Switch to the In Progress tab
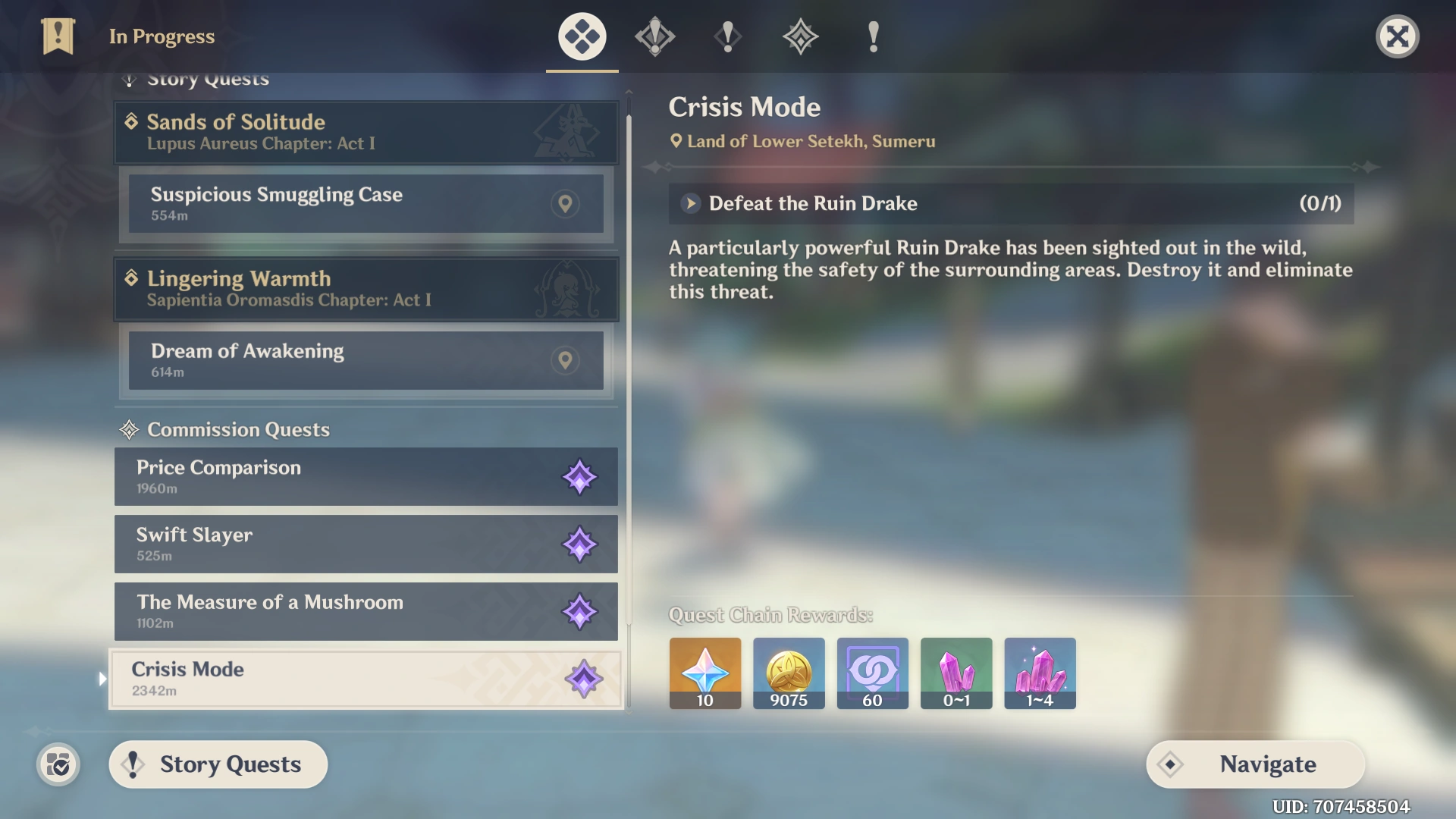 (581, 36)
